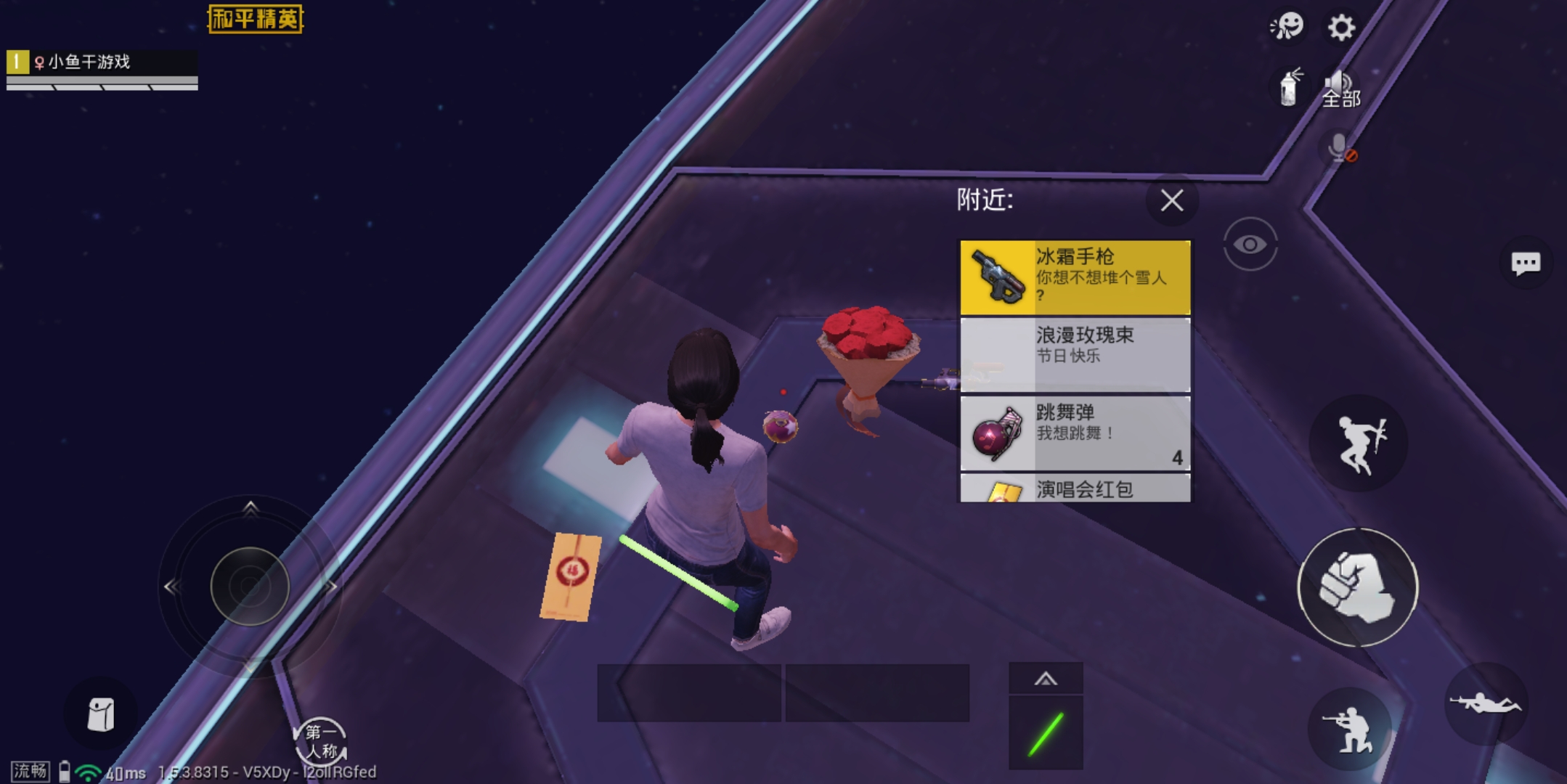Tap the prone stance button
The width and height of the screenshot is (1567, 784).
click(1484, 703)
